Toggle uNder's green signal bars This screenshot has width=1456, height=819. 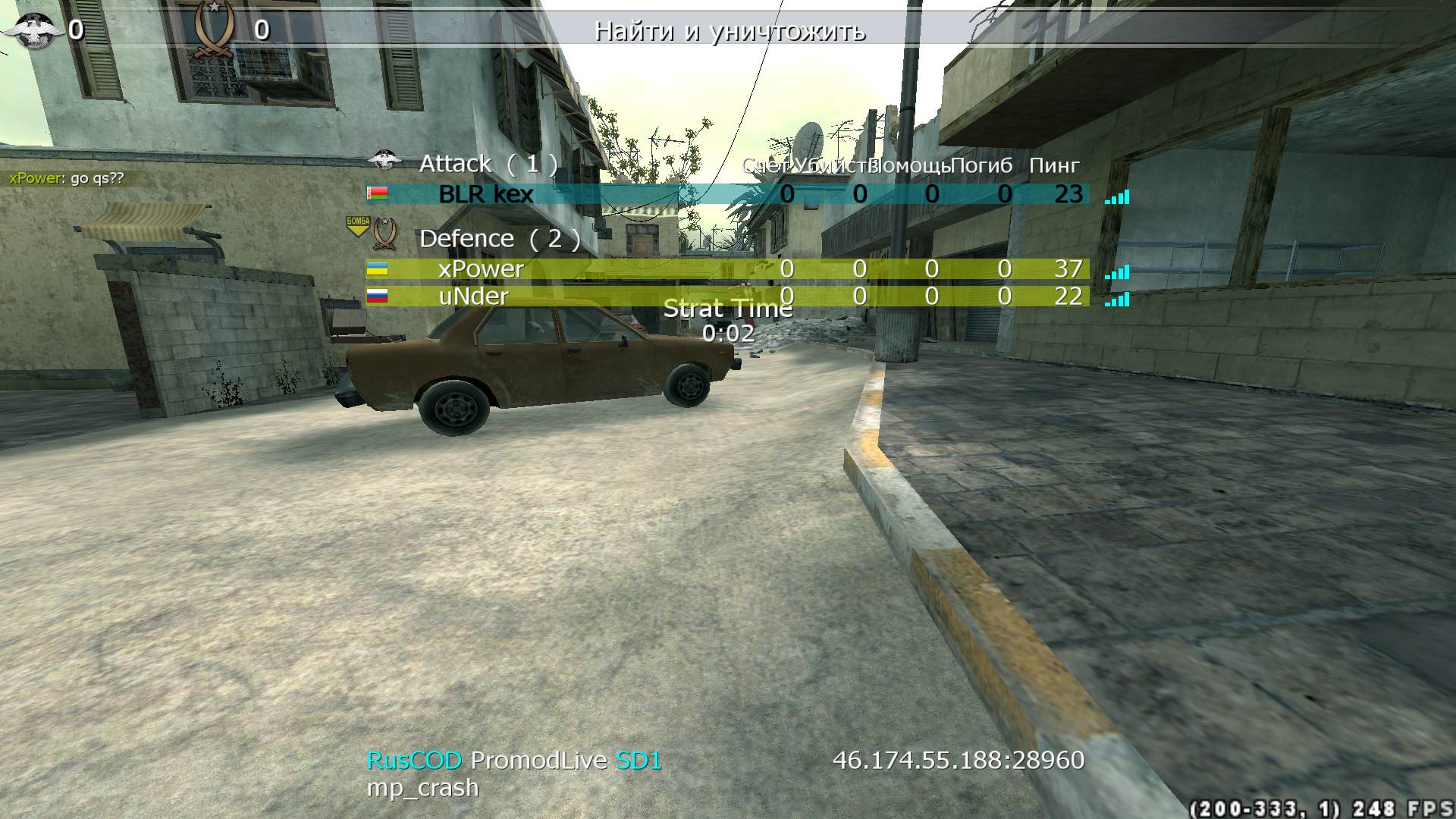pos(1117,299)
